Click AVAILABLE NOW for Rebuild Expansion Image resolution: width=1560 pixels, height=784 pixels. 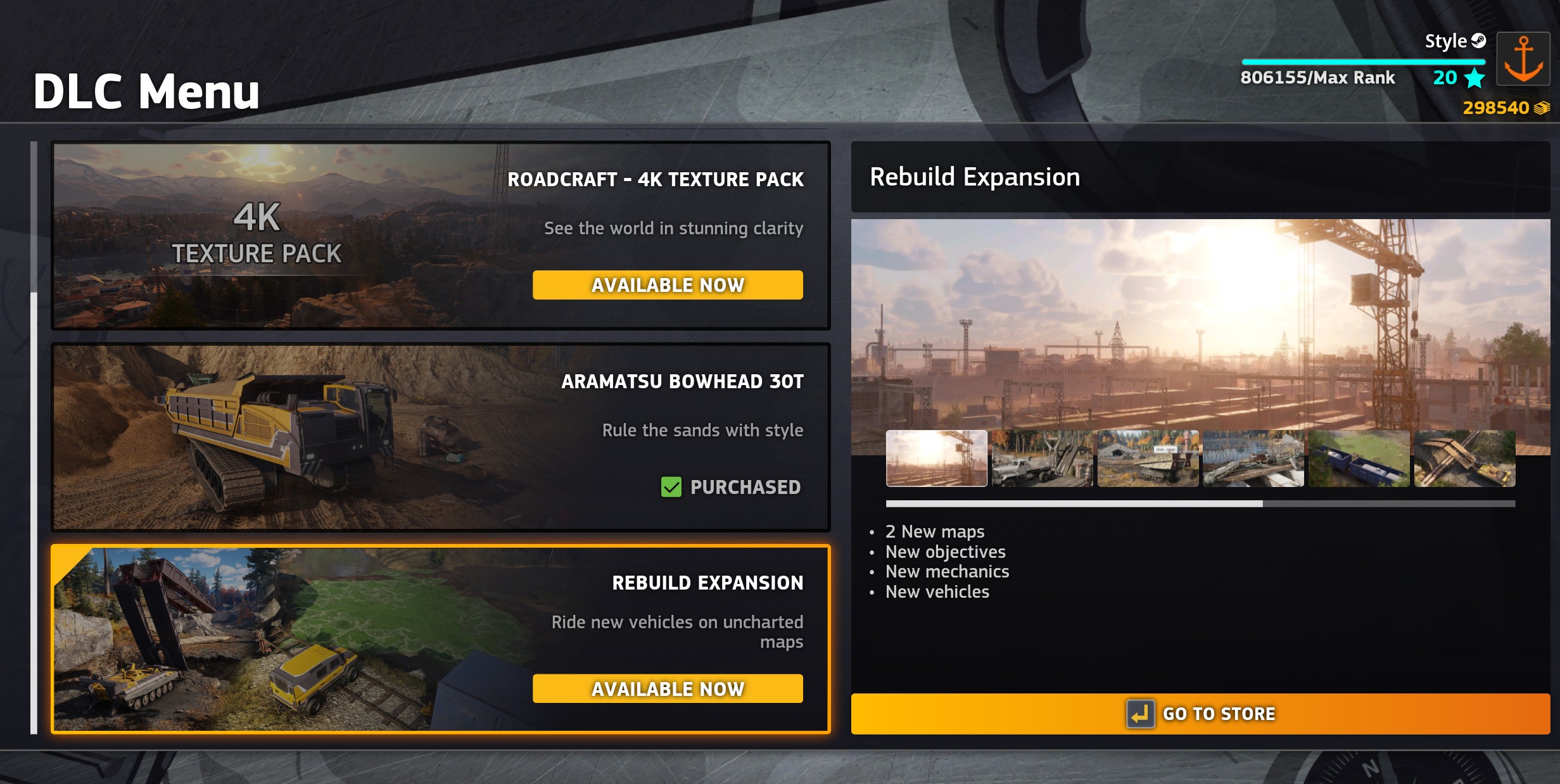668,689
